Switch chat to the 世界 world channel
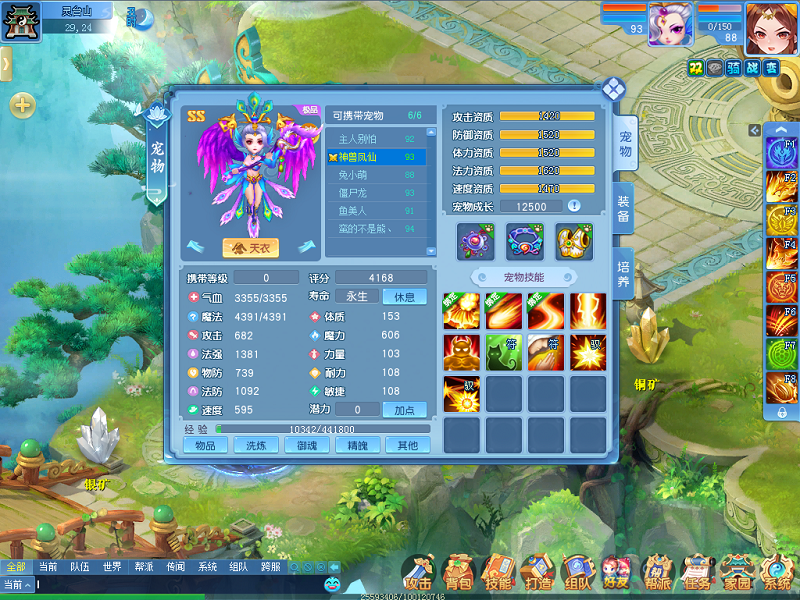 (x=112, y=566)
